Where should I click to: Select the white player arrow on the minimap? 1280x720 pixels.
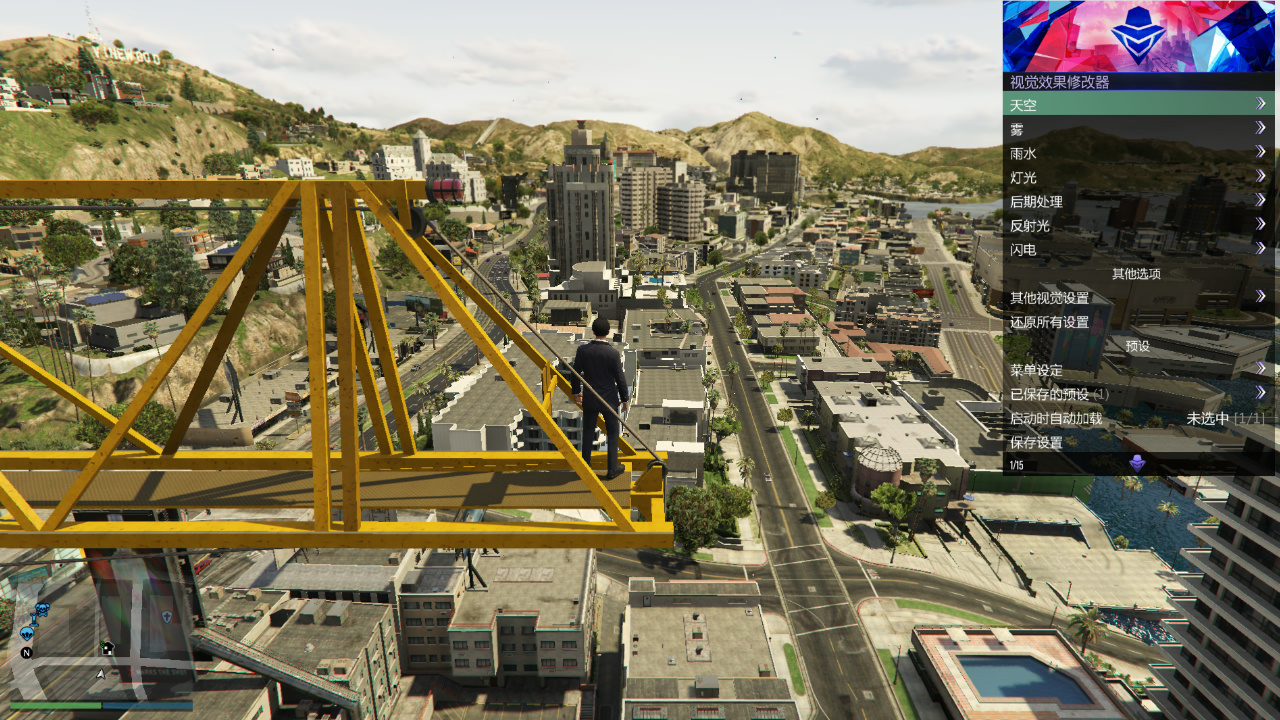(x=100, y=673)
